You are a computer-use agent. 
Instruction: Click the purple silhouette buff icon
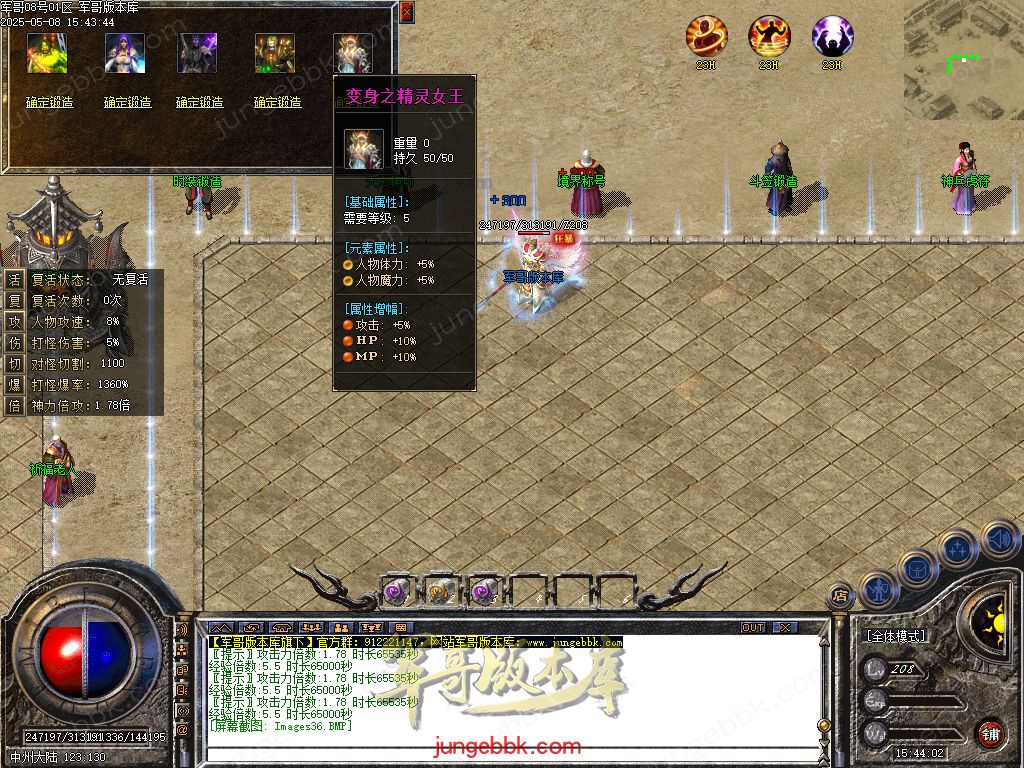click(832, 37)
